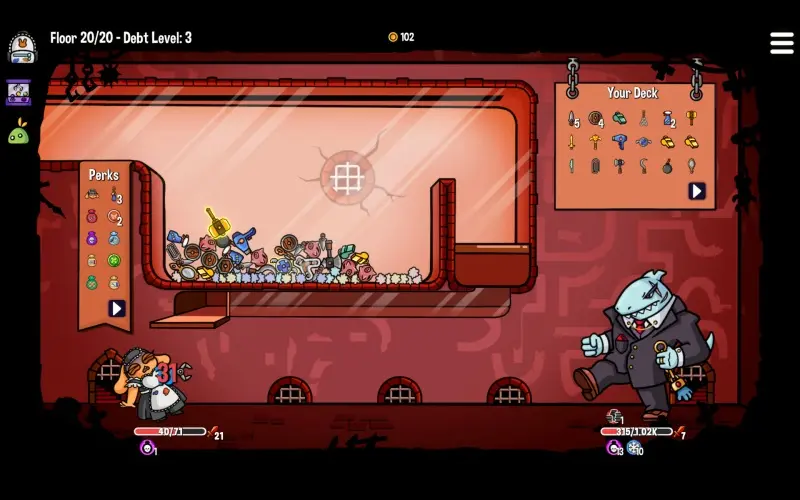Open the hamburger menu
Image resolution: width=800 pixels, height=500 pixels.
[781, 43]
